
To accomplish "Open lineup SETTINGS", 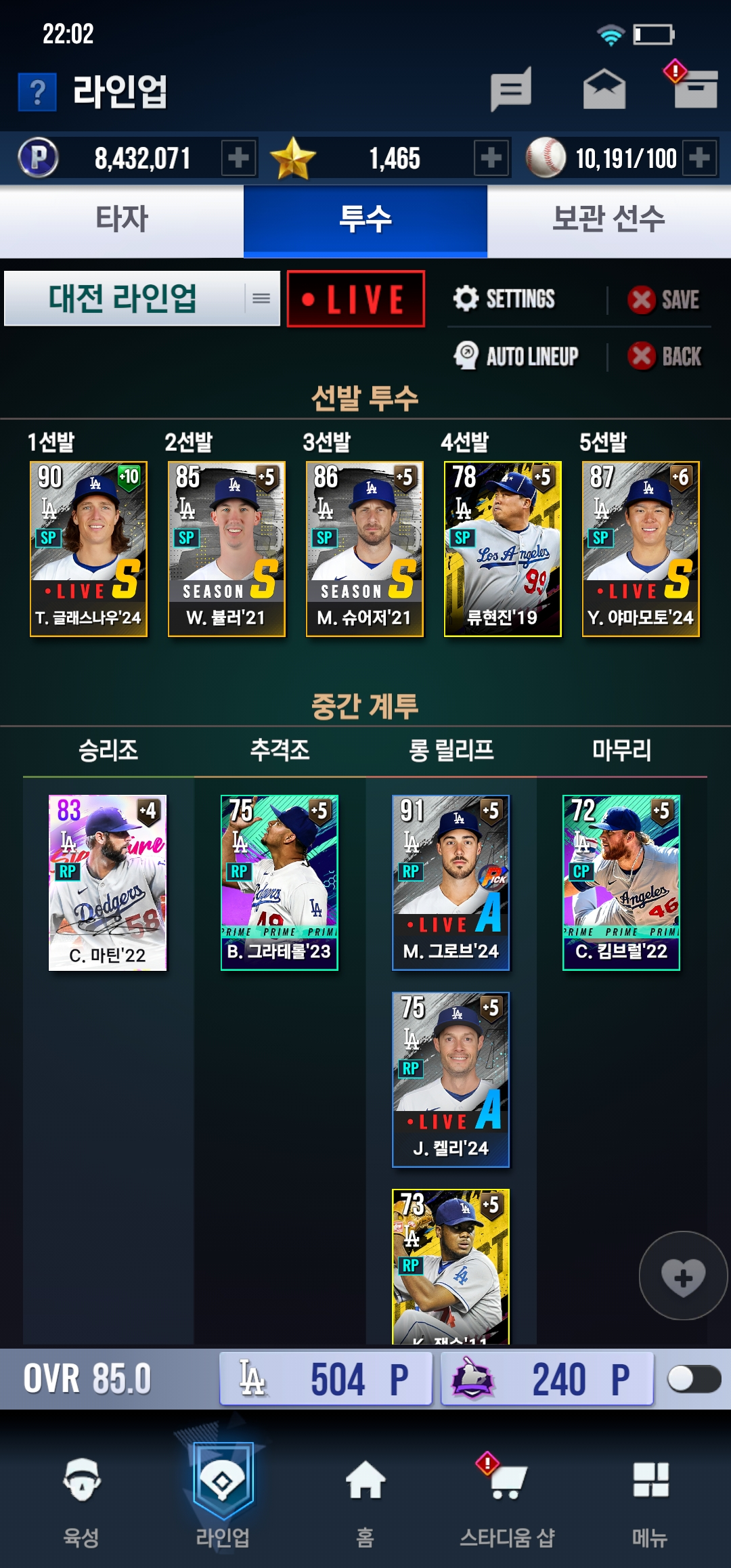I will (505, 299).
